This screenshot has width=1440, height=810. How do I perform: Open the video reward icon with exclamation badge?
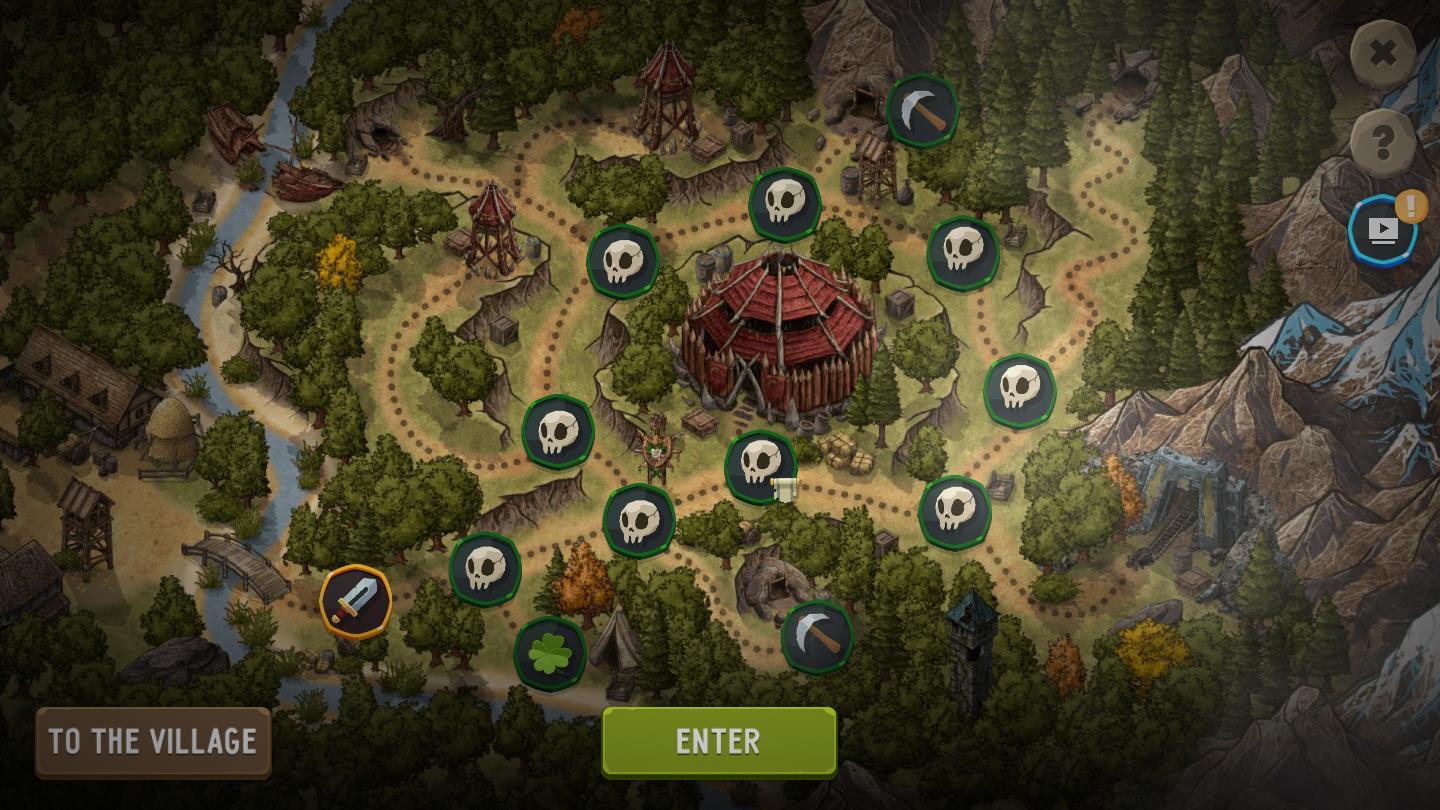(x=1382, y=231)
